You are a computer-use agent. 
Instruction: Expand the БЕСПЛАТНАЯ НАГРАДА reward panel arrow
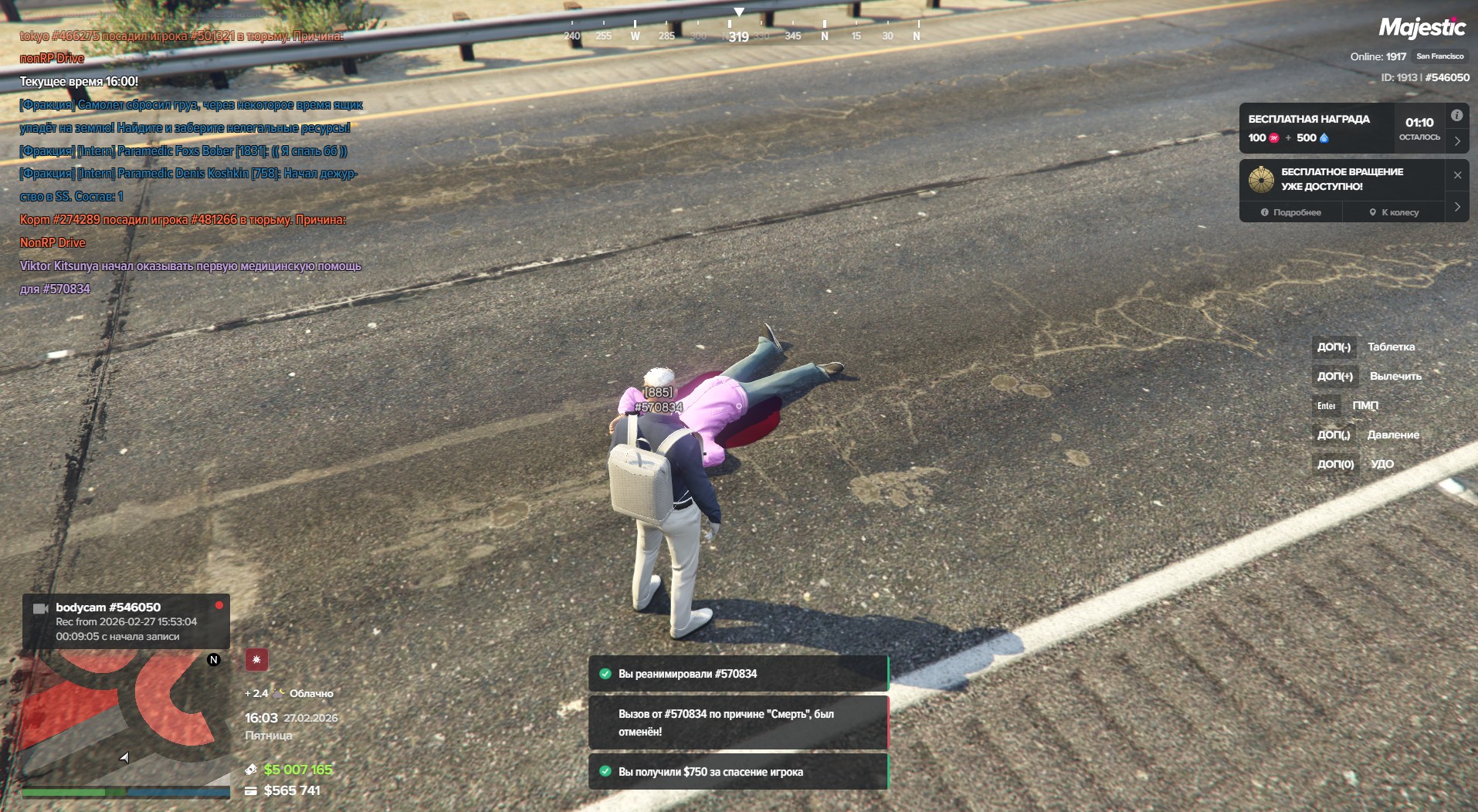click(1457, 141)
